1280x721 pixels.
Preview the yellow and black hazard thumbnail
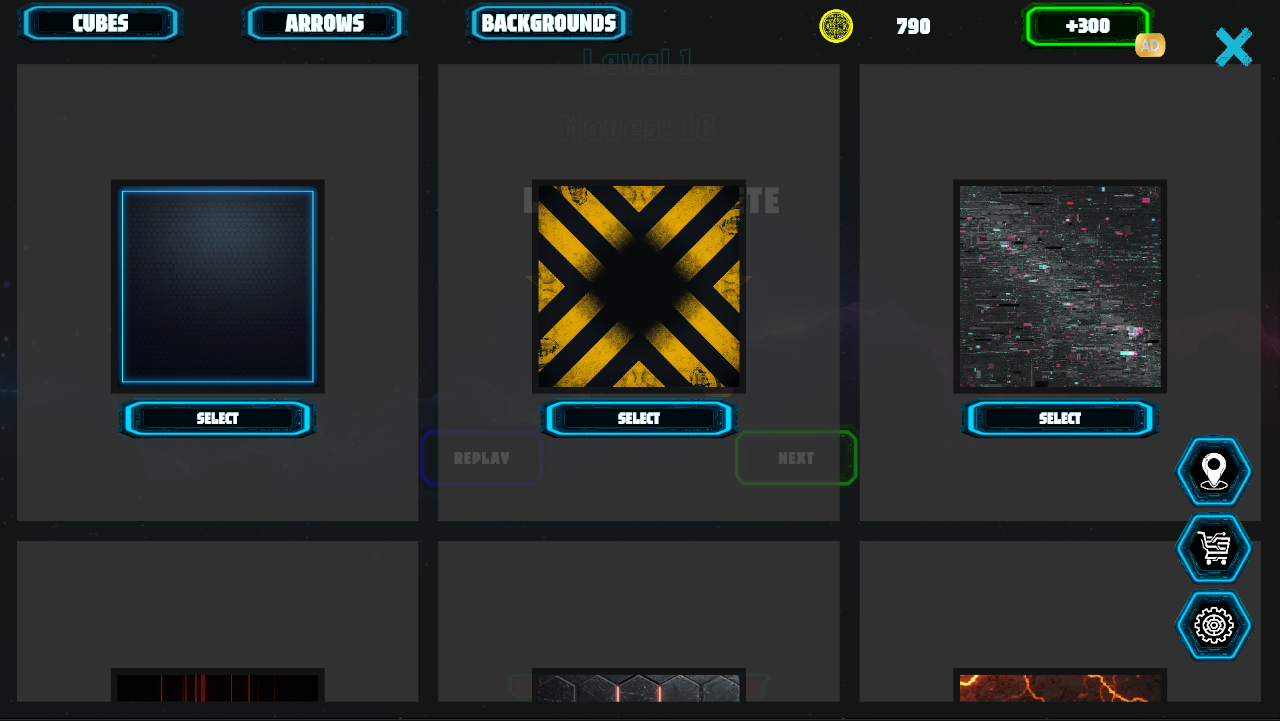tap(639, 286)
